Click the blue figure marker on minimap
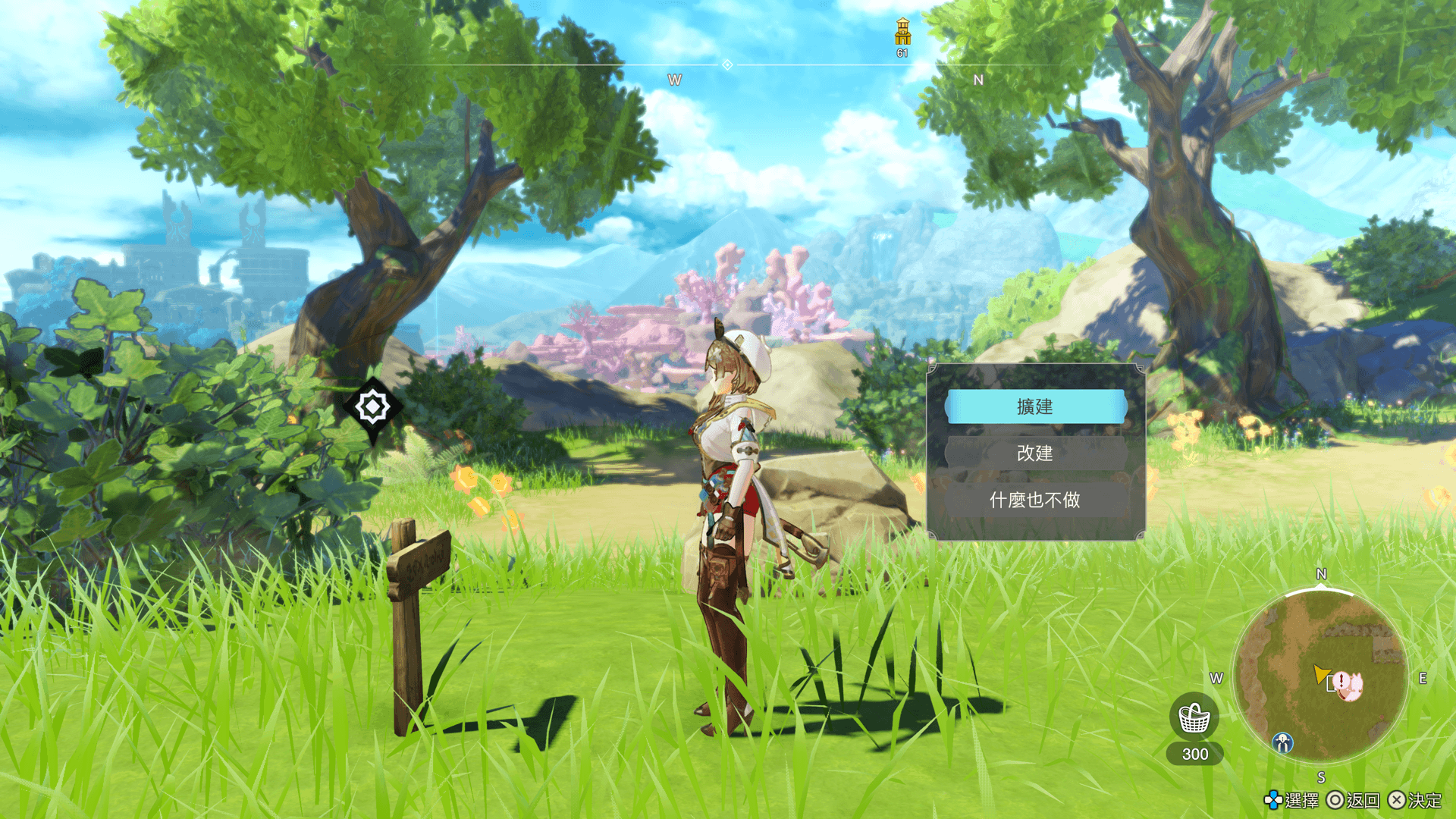 (1282, 742)
